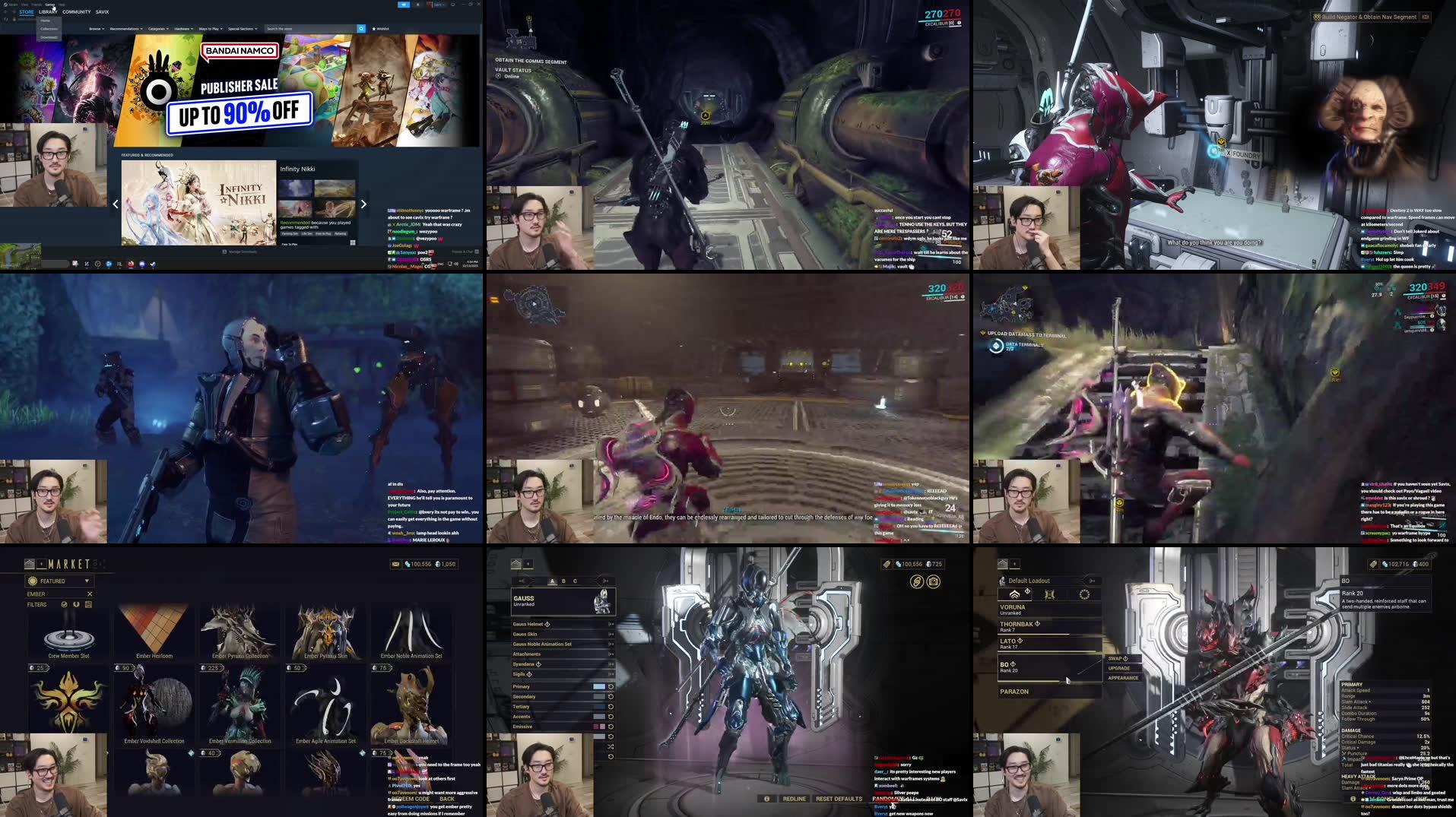Viewport: 1456px width, 817px height.
Task: Expand the Gauss Helmet options
Action: (611, 624)
